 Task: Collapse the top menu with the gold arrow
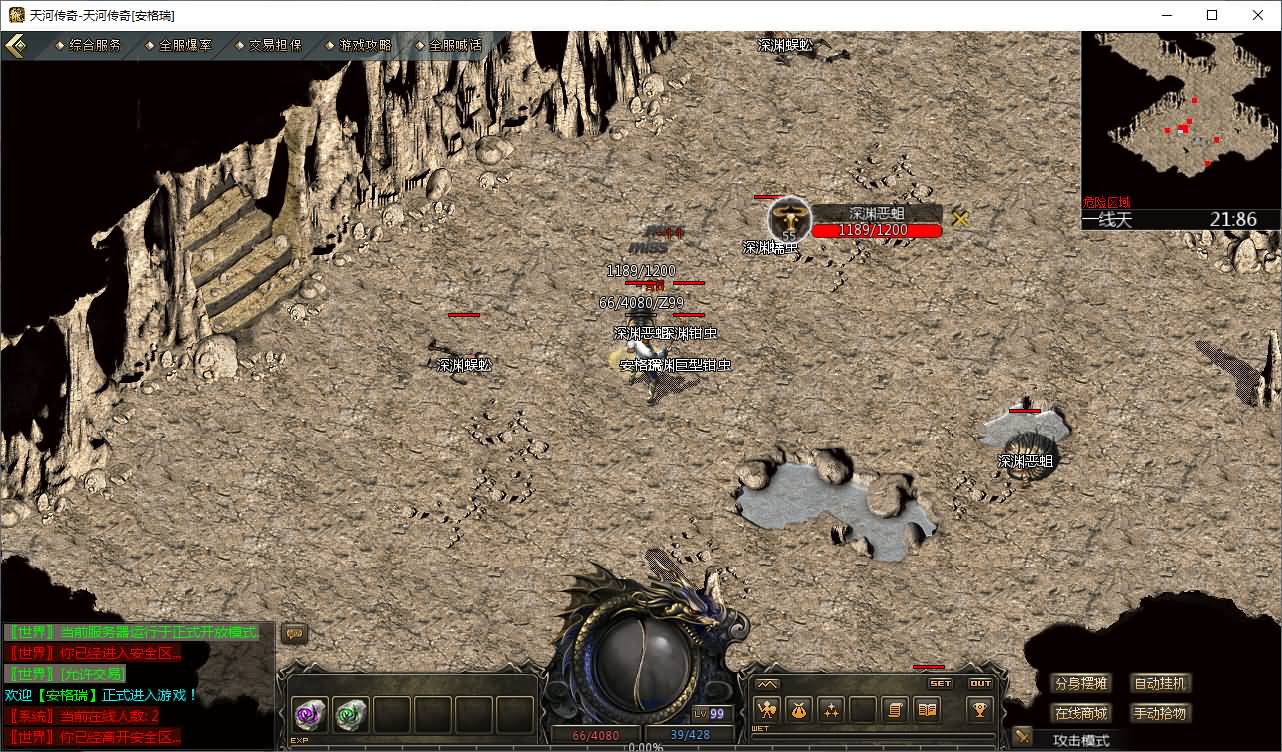[x=17, y=46]
